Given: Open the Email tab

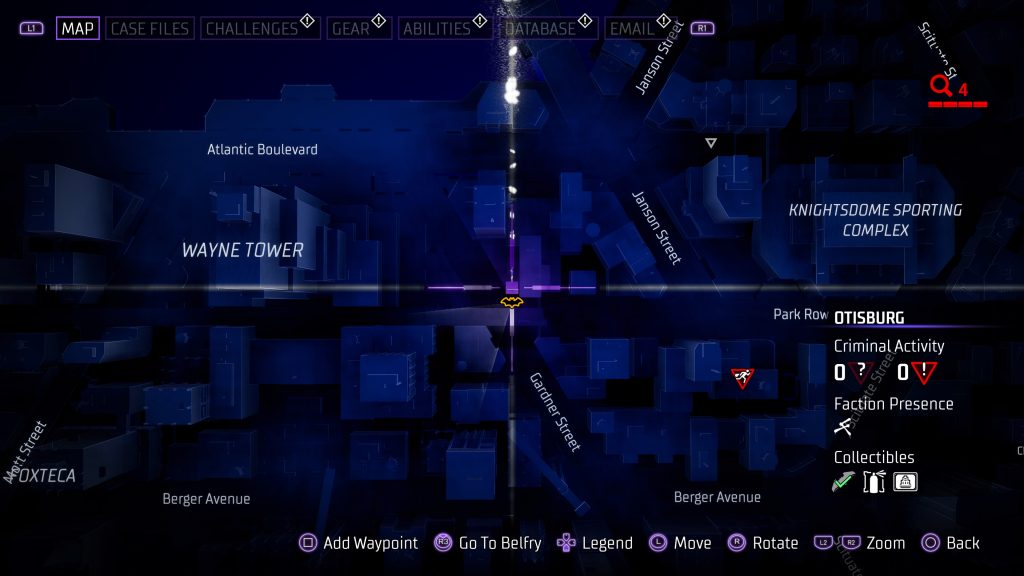Looking at the screenshot, I should pyautogui.click(x=632, y=28).
